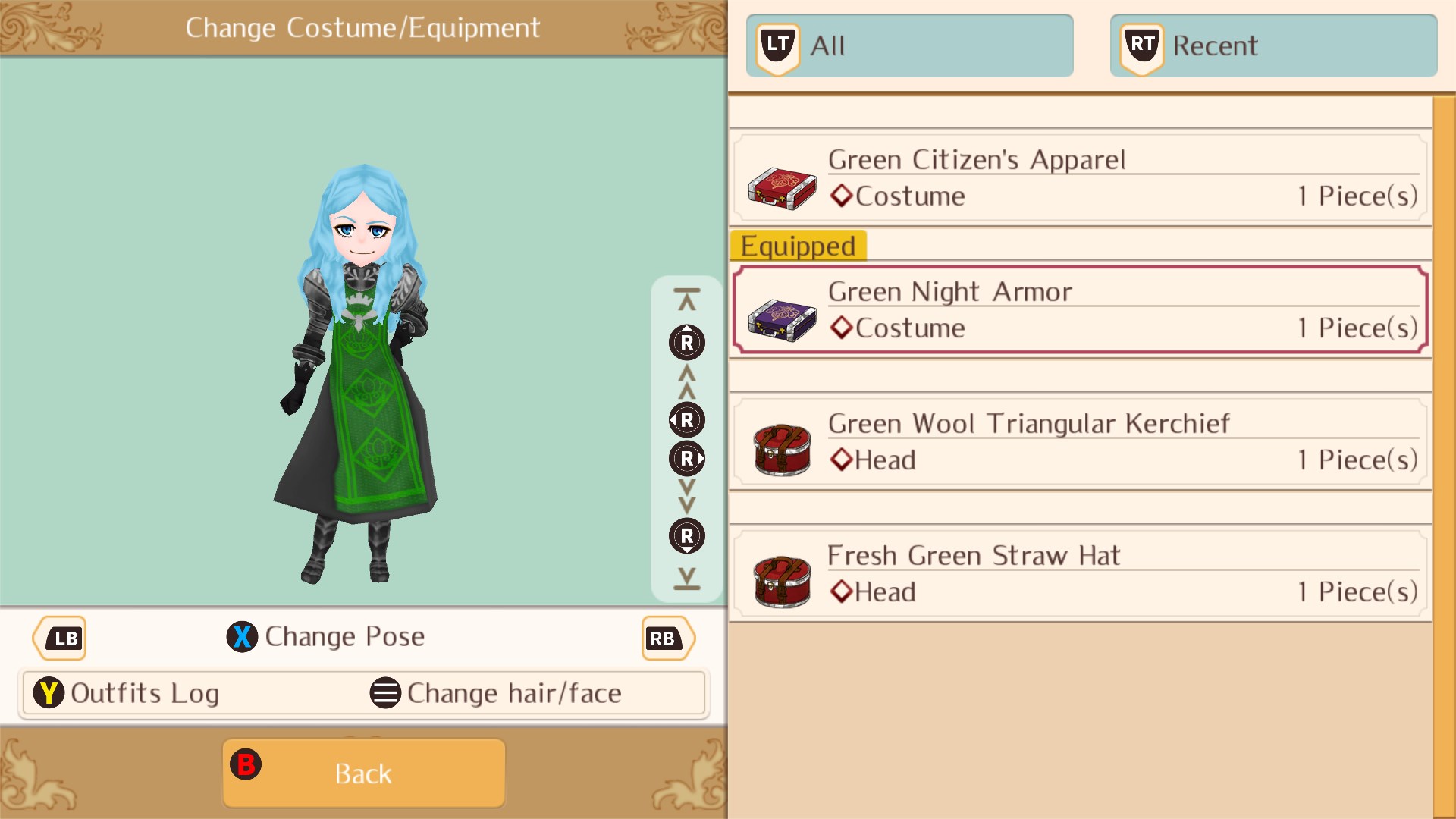Switch to the Recent tab
This screenshot has width=1456, height=819.
(1274, 45)
